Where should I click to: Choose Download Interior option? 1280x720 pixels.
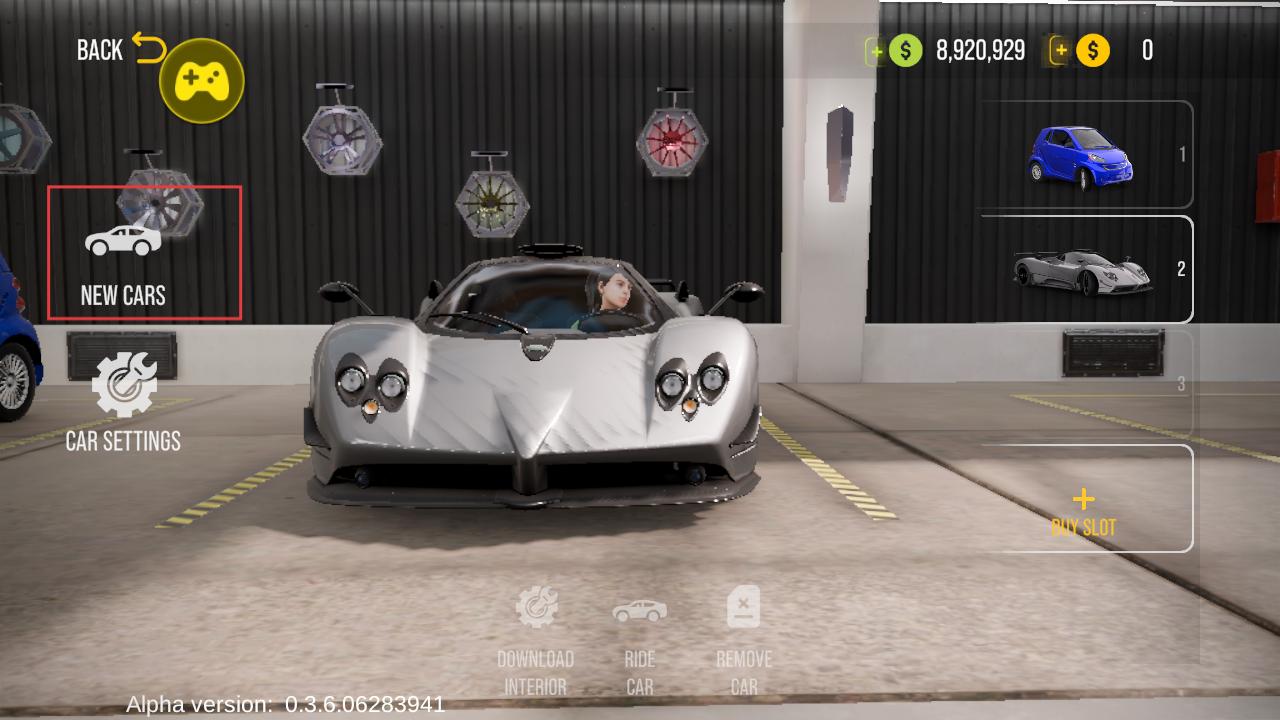(x=536, y=640)
